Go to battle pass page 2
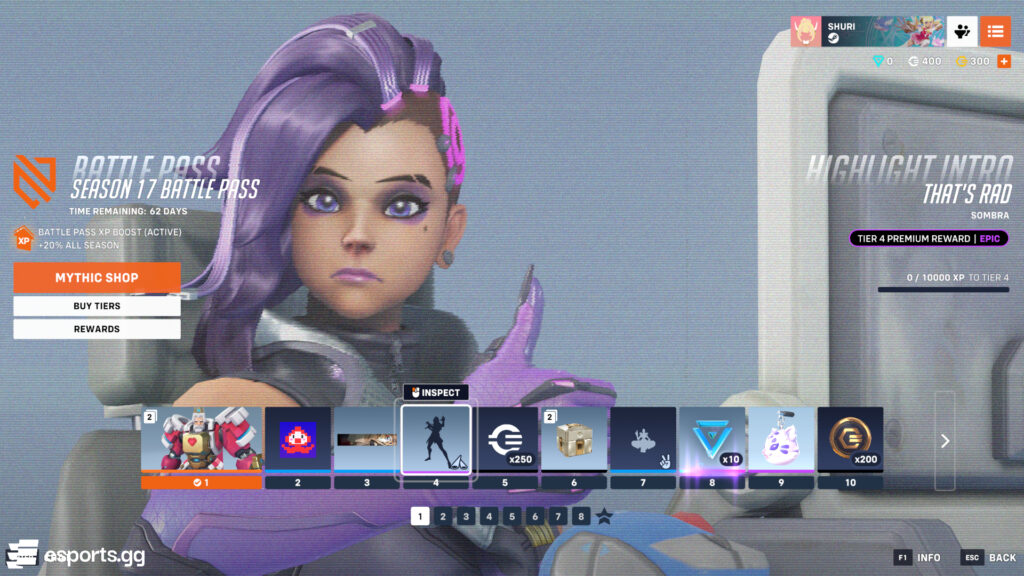 (443, 516)
